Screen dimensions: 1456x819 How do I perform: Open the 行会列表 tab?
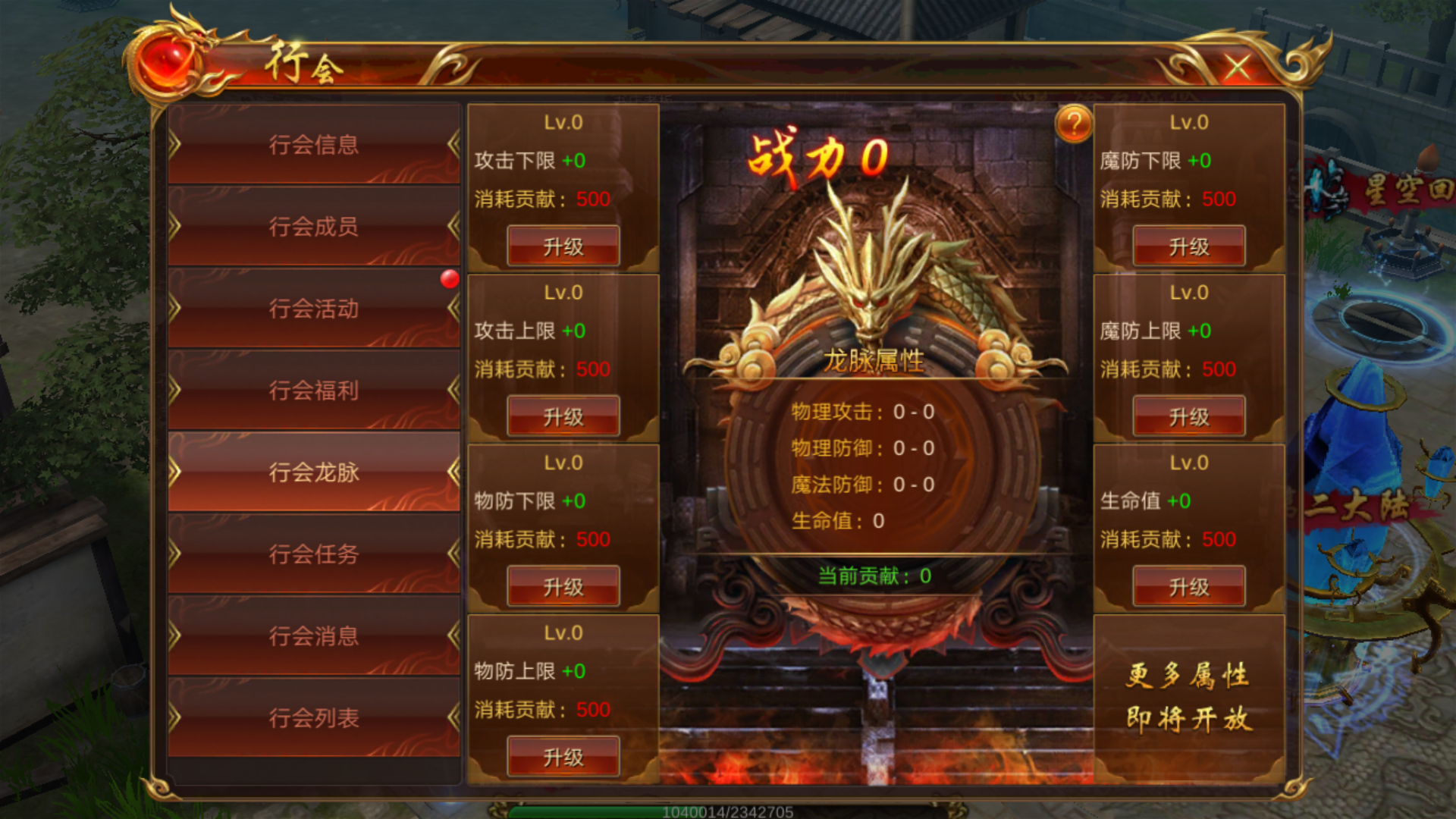(x=314, y=718)
